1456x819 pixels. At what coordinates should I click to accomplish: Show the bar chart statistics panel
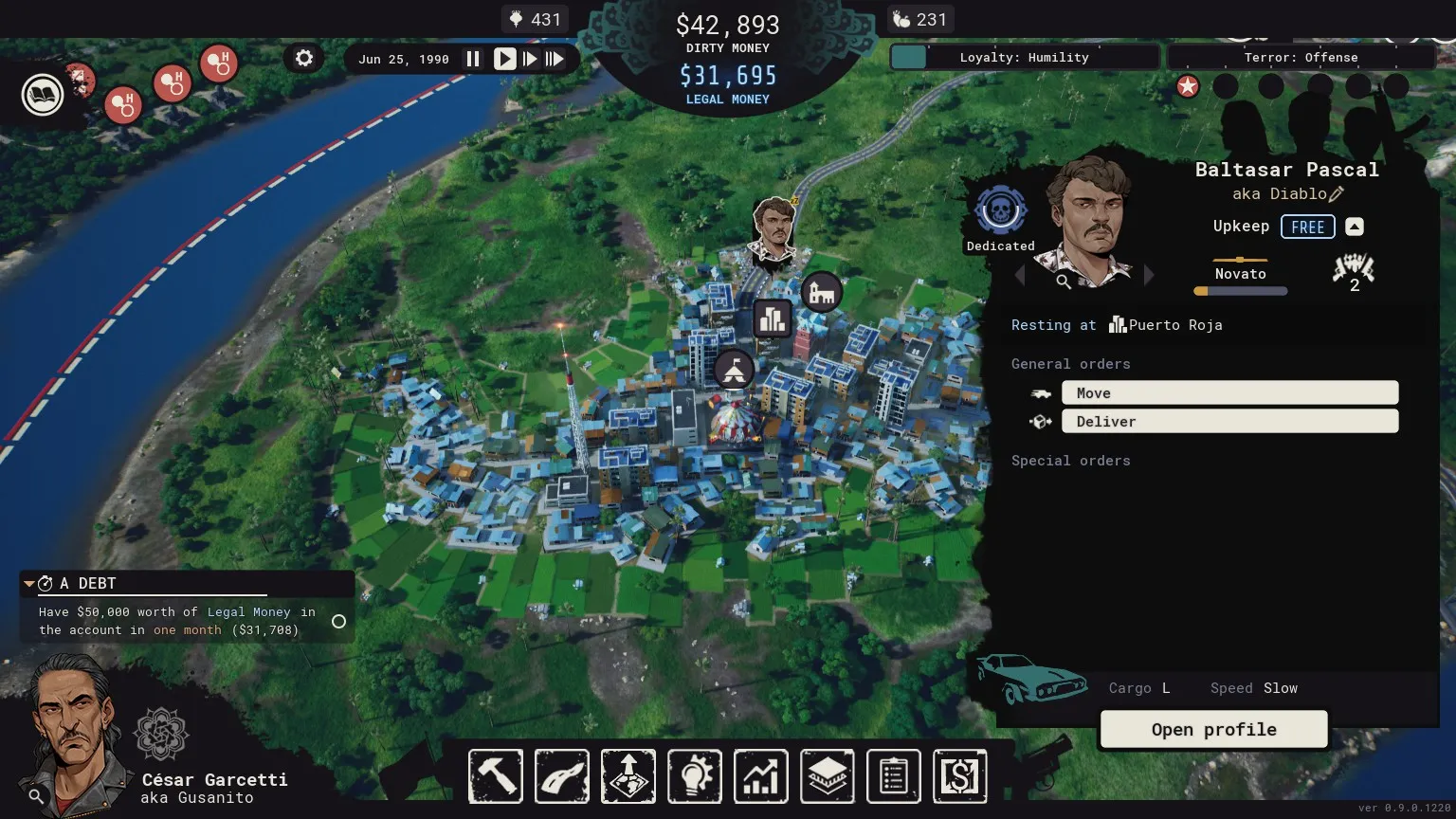coord(760,776)
